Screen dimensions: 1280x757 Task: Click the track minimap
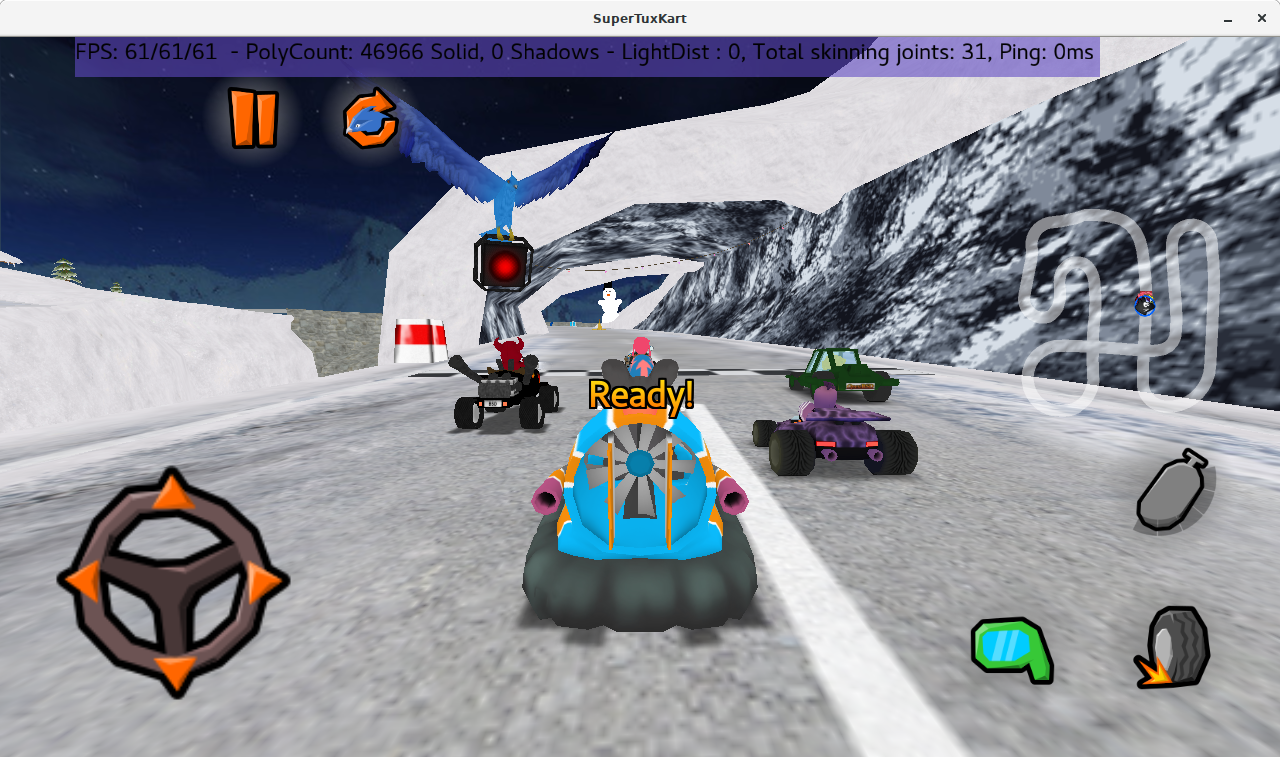coord(1118,312)
